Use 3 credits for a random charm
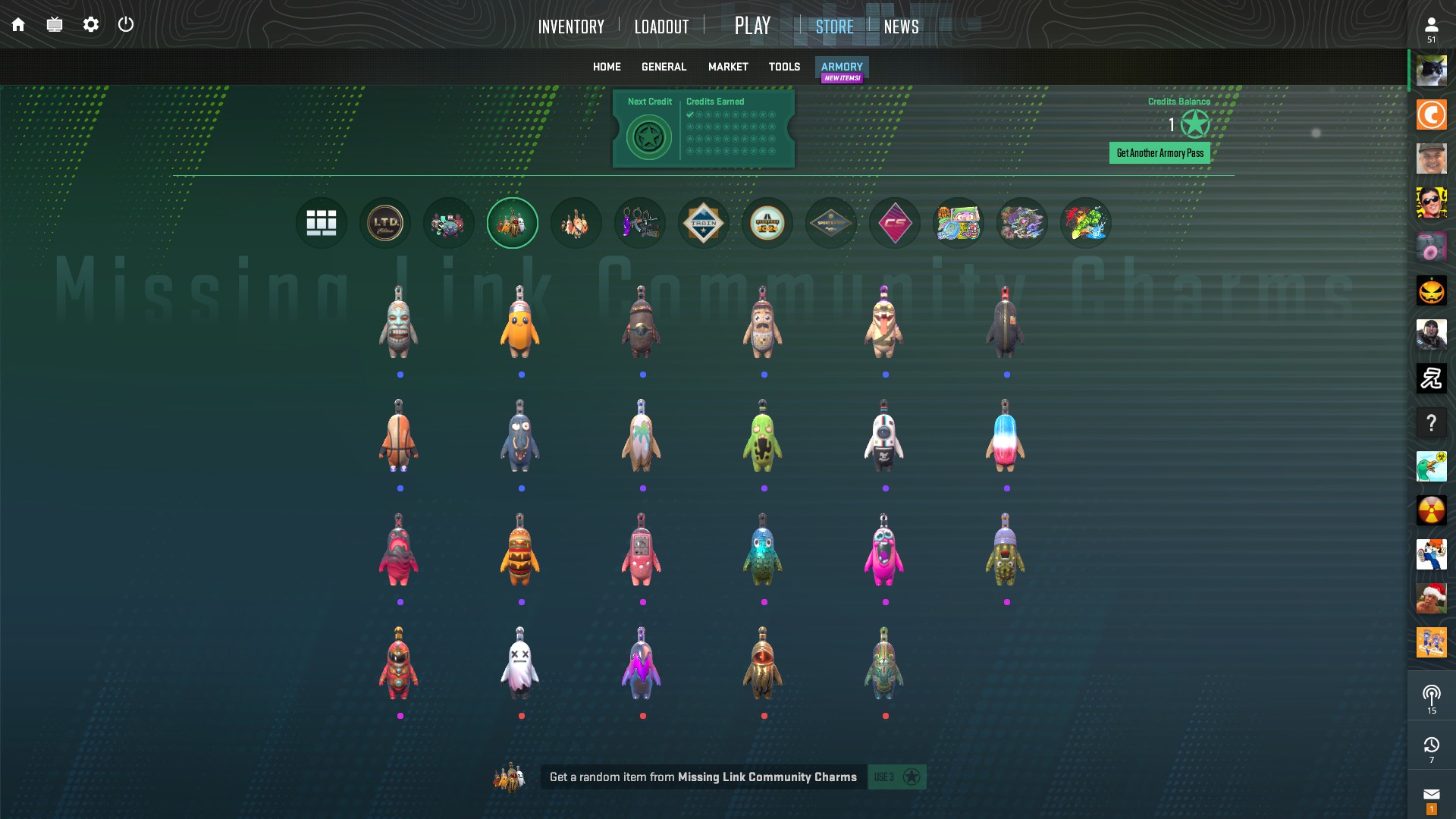 896,777
